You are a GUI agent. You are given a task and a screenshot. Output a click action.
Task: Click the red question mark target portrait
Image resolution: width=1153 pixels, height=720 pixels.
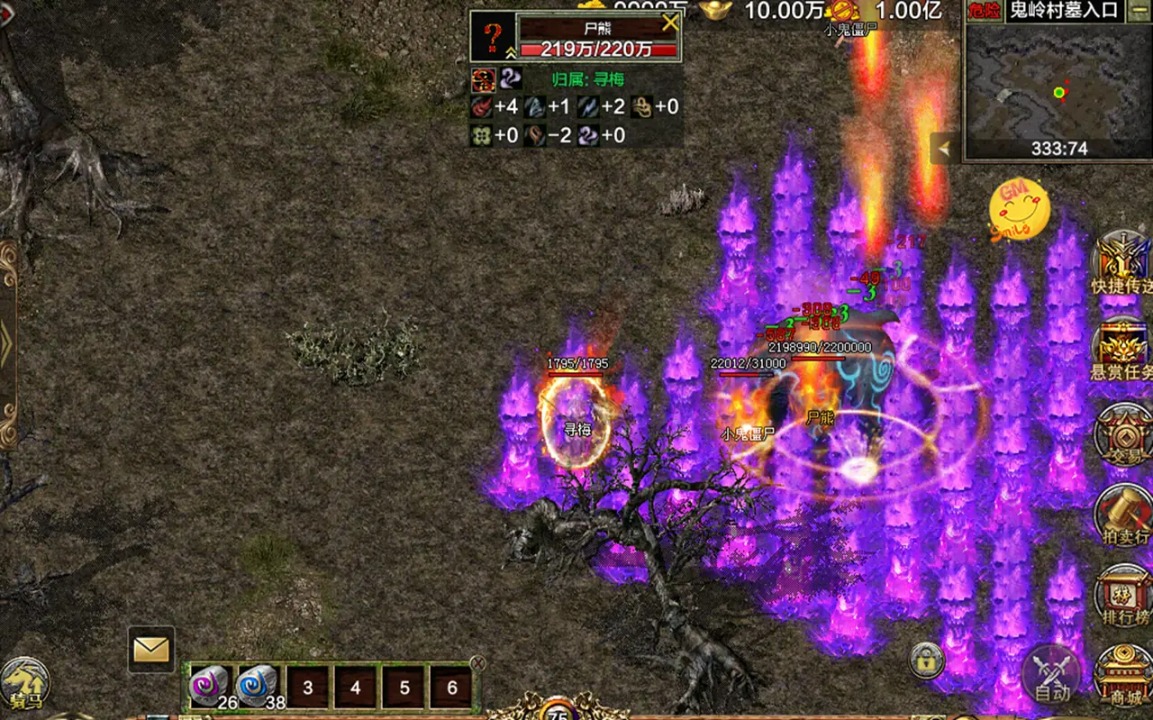point(493,37)
